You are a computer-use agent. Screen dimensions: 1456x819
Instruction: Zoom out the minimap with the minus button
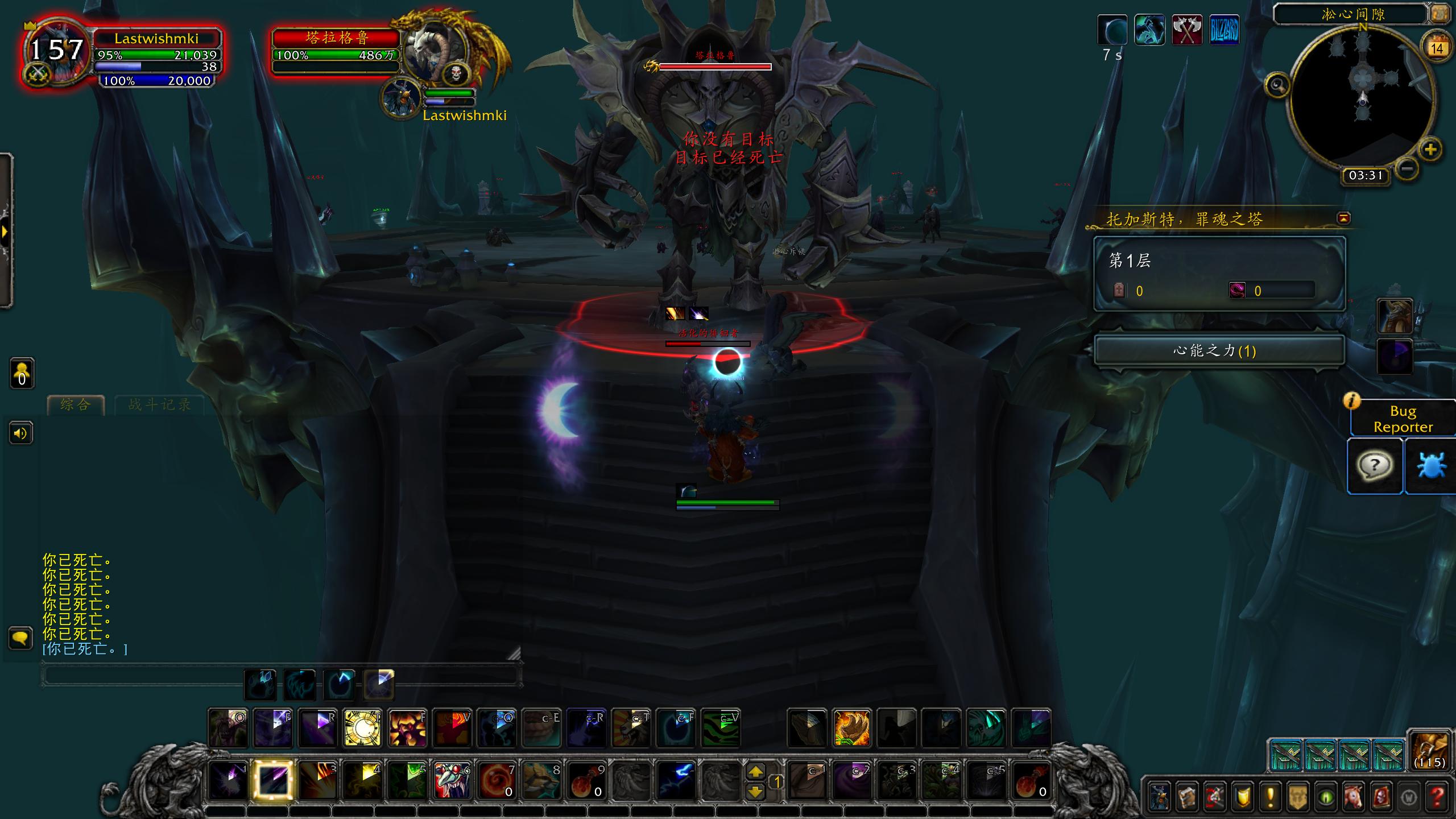pyautogui.click(x=1407, y=169)
